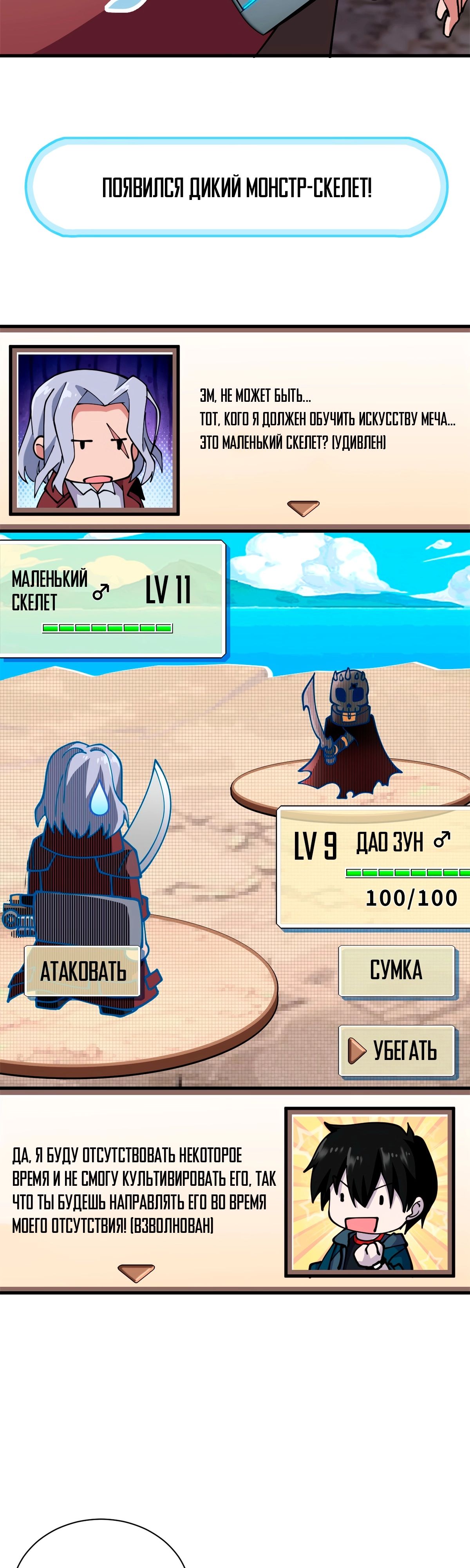Continue the black-haired boy's dialogue arrow
Screen dimensions: 470x1568
(136, 1273)
